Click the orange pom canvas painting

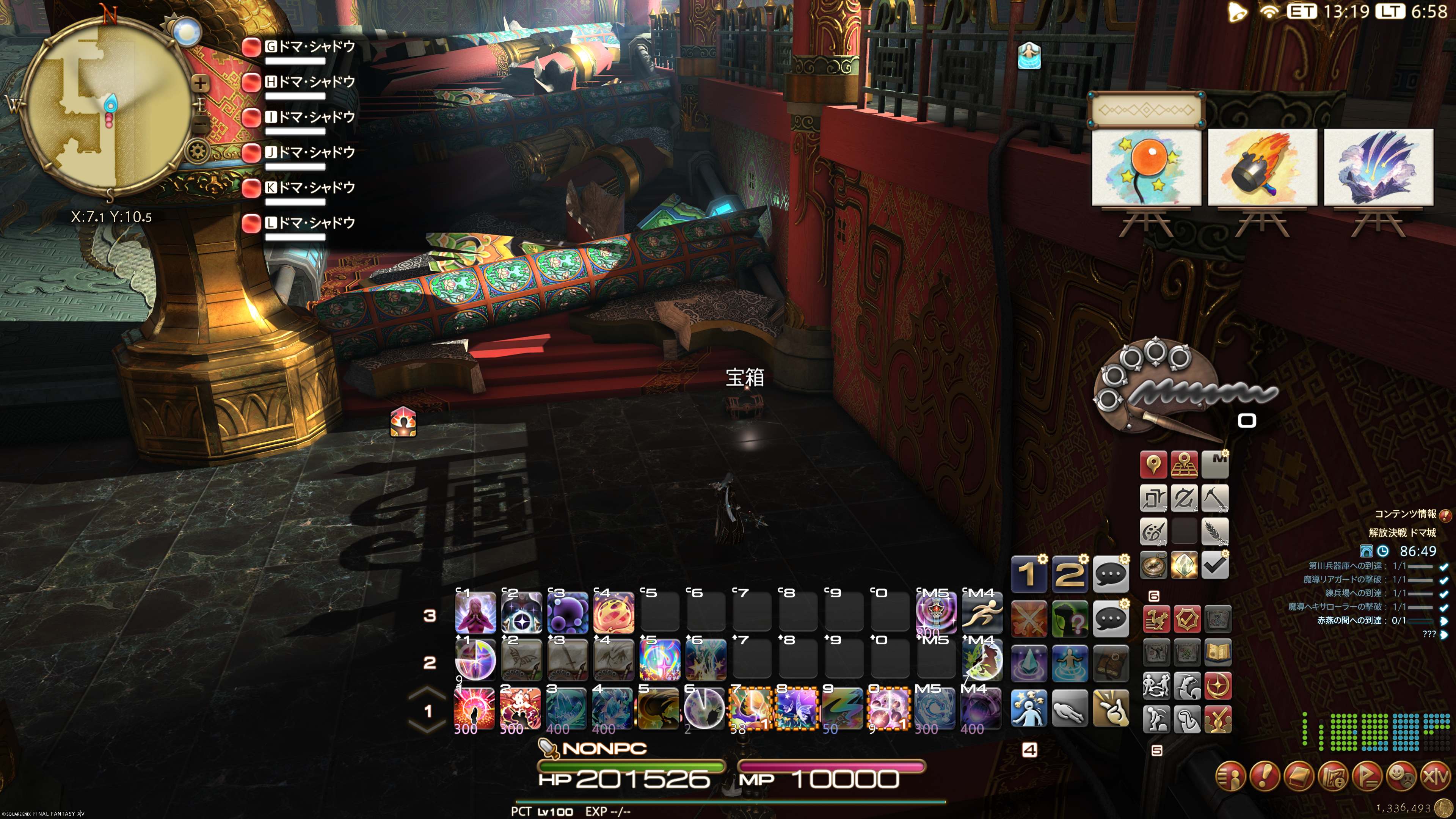[x=1146, y=167]
